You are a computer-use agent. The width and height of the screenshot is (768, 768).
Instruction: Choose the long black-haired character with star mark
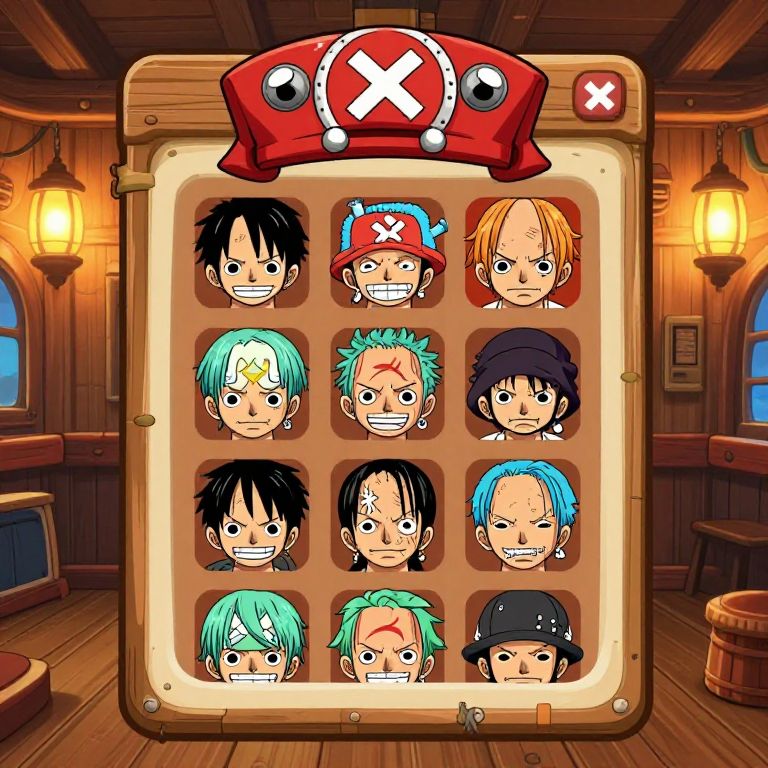387,515
